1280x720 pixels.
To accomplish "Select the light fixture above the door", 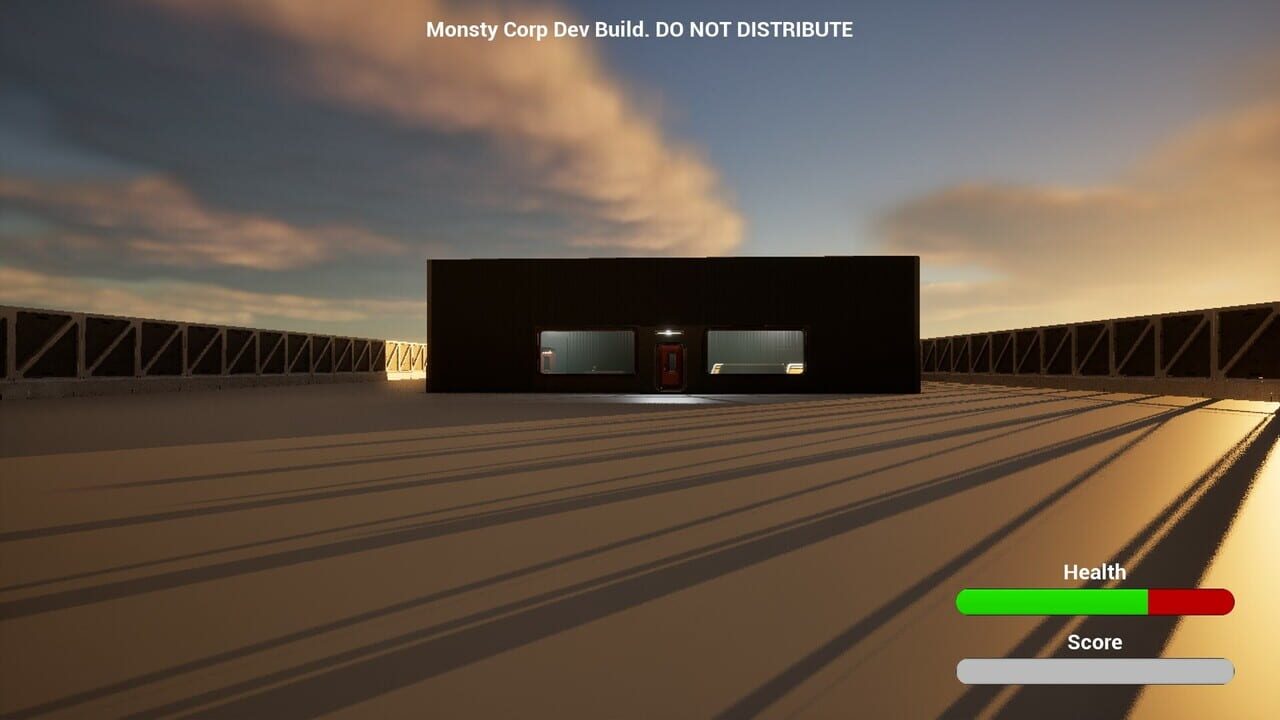I will click(x=669, y=332).
